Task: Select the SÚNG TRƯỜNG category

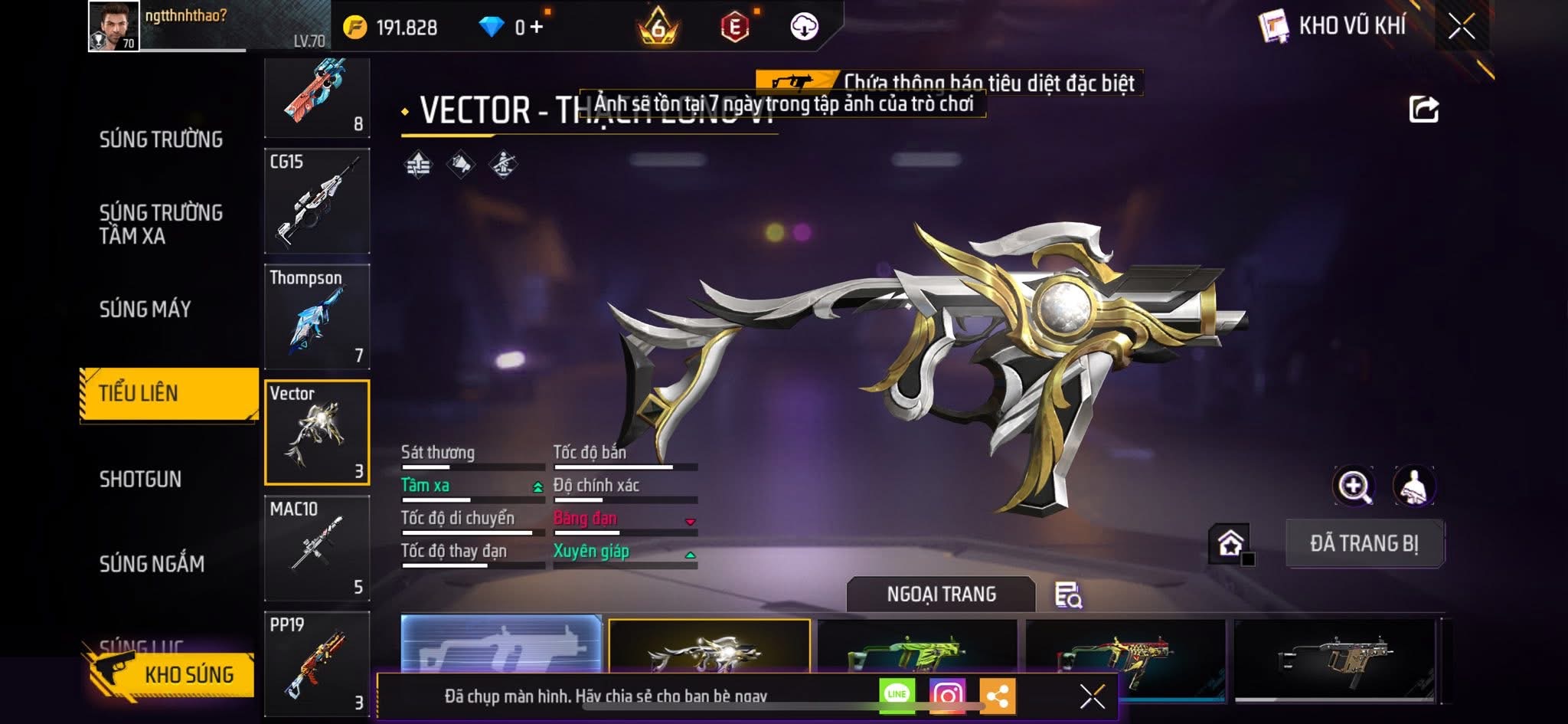Action: click(161, 139)
